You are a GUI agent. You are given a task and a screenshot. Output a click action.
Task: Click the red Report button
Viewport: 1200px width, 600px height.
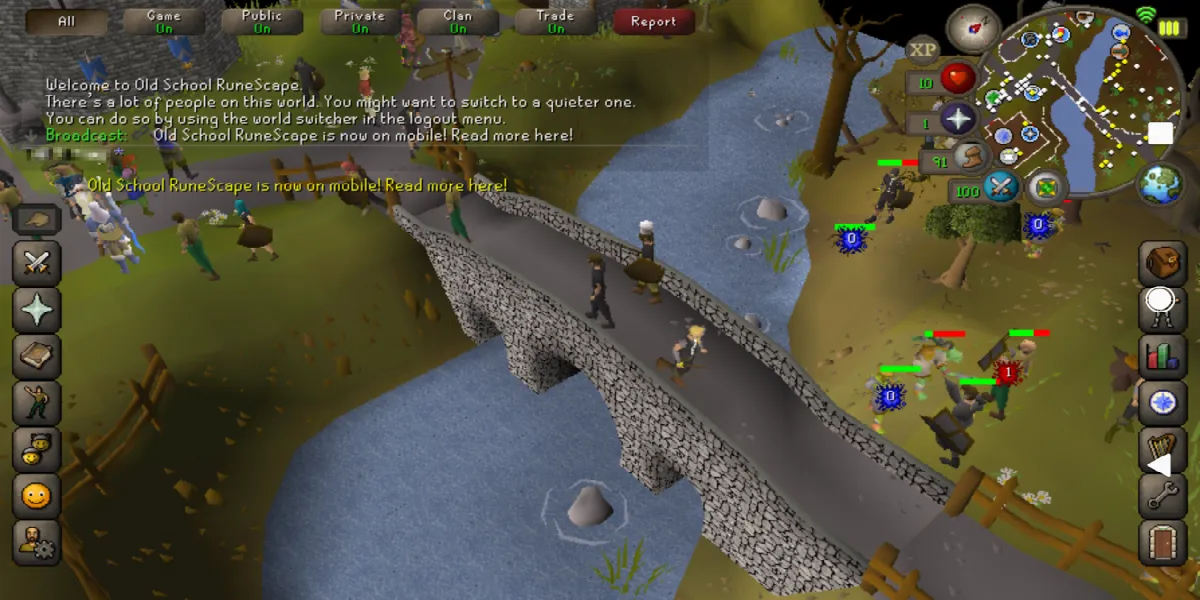[x=653, y=21]
